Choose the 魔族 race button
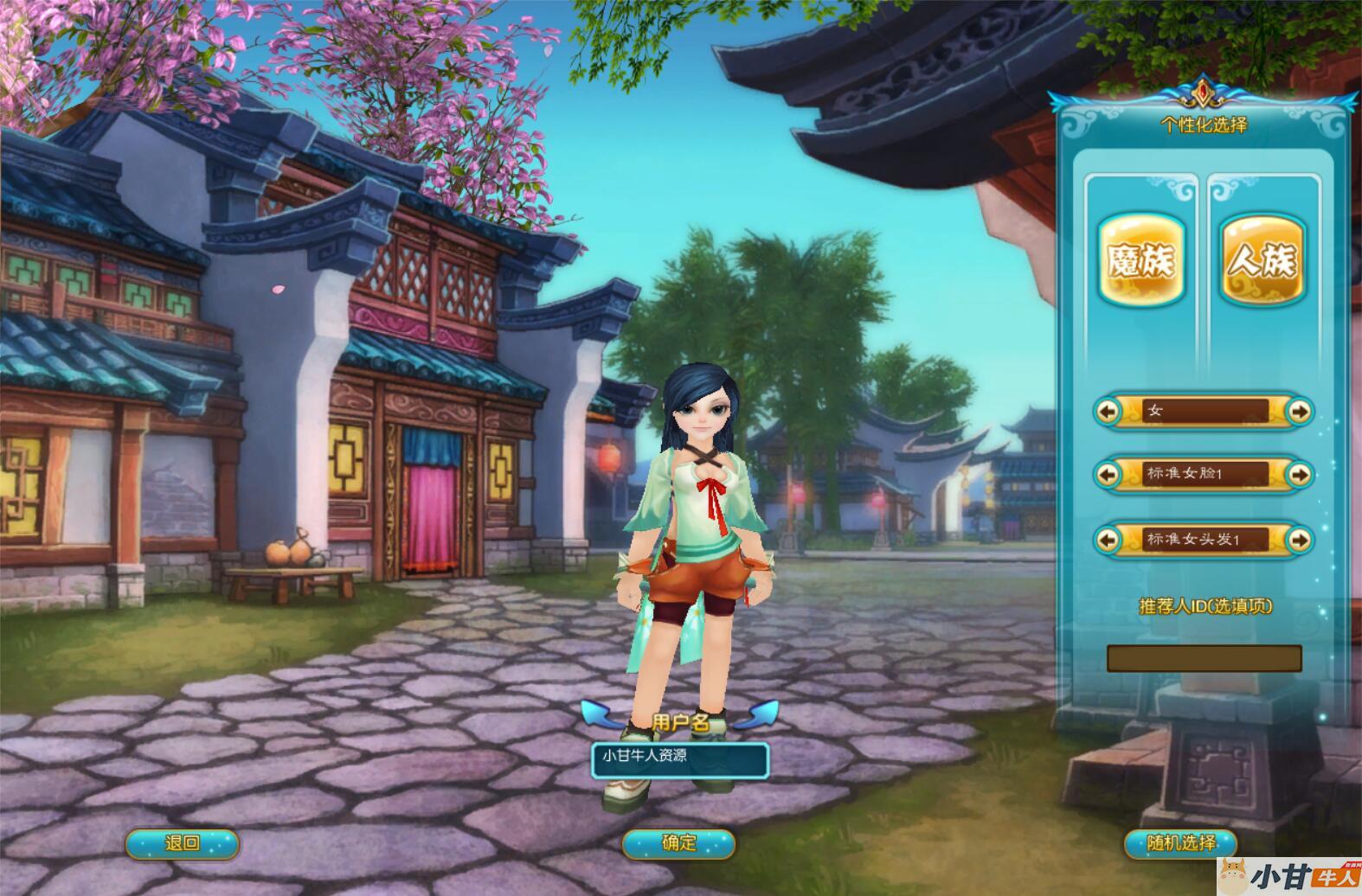Screen dimensions: 1362x896 point(1141,259)
